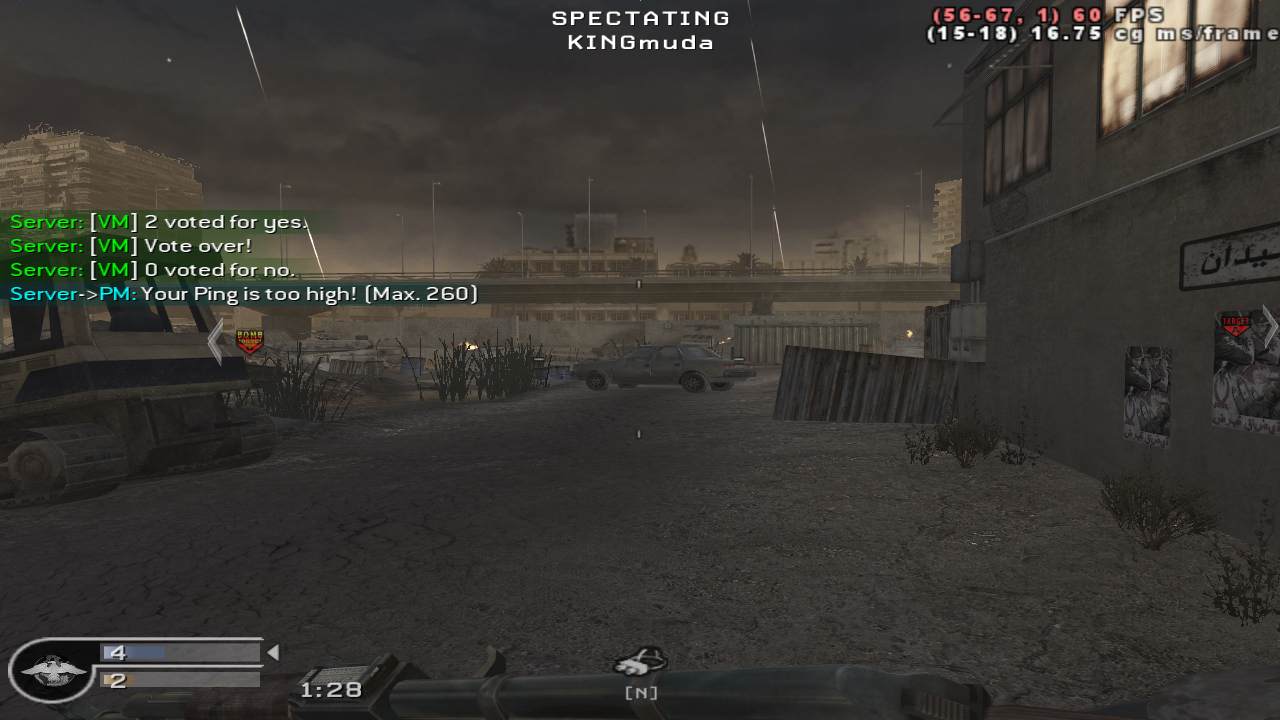Click the small crosshair dot in screen center
This screenshot has width=1280, height=720.
(x=637, y=433)
